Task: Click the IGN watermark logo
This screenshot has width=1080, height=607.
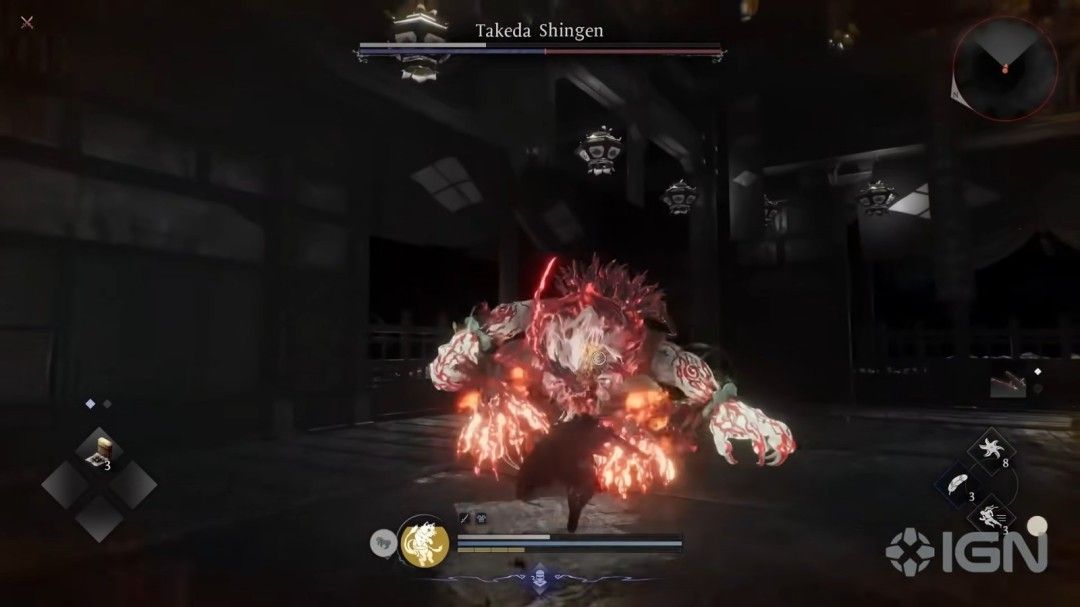Action: [x=965, y=553]
